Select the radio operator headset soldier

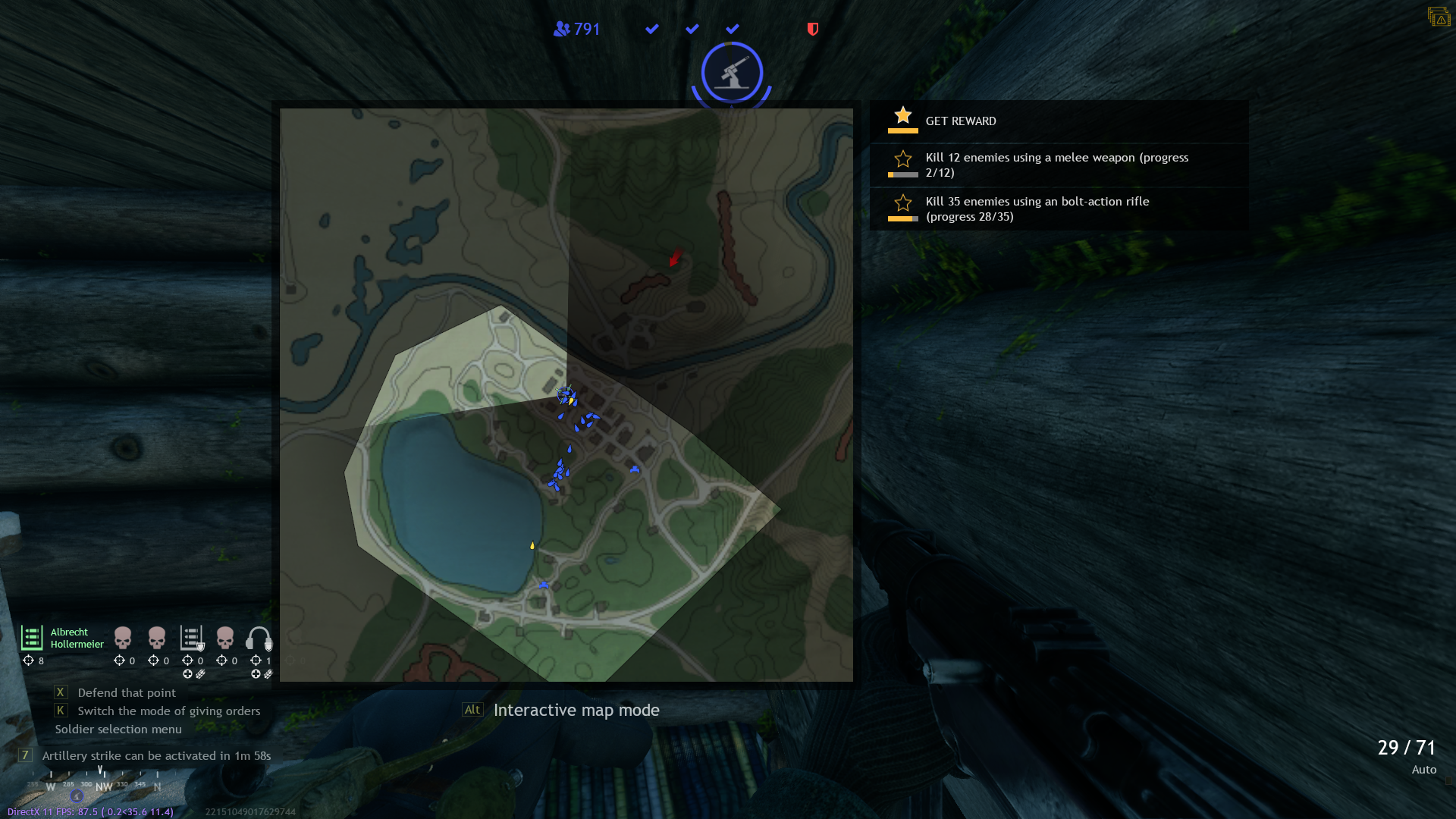(259, 639)
